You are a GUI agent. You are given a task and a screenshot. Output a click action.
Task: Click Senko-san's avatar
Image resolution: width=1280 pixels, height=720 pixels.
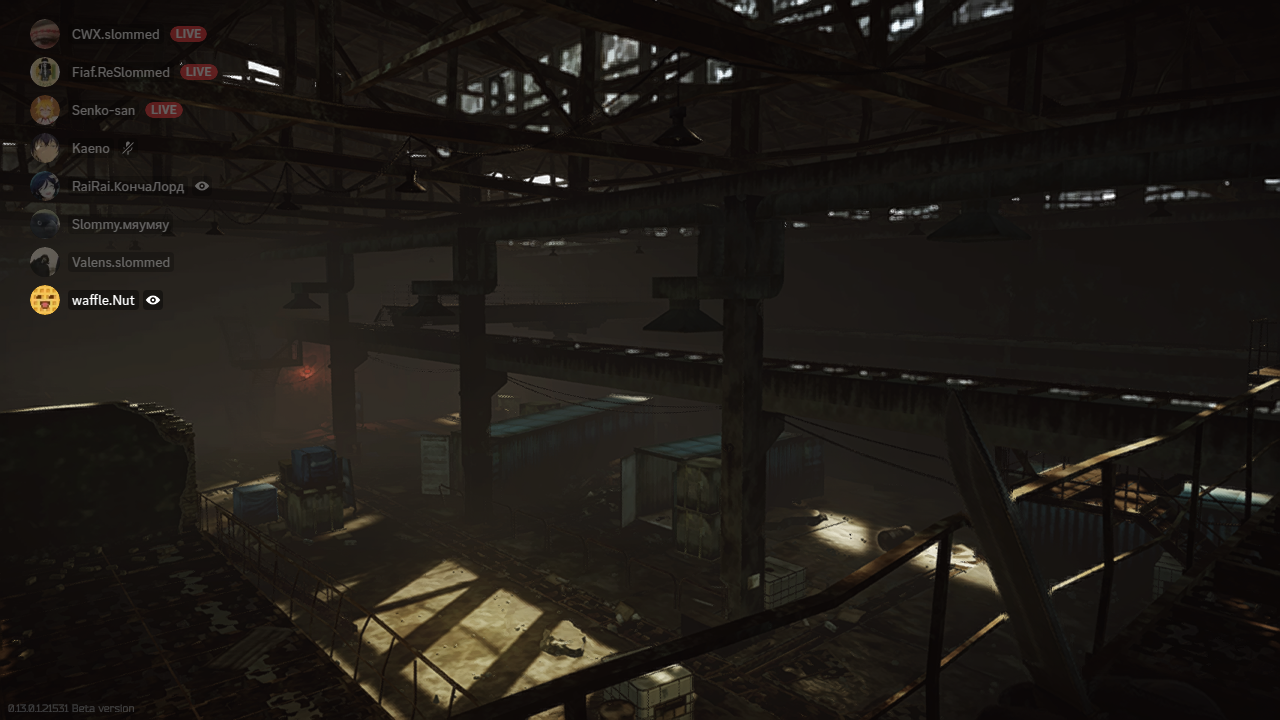(45, 110)
